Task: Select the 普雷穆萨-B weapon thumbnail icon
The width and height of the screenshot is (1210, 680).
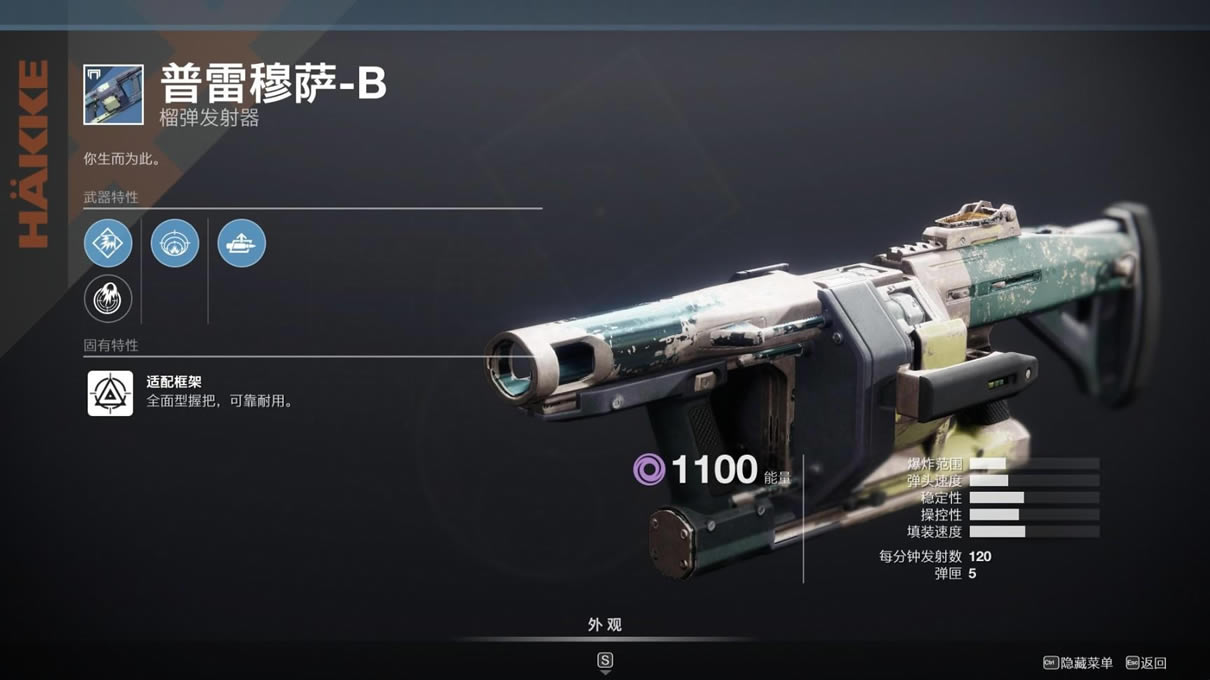Action: pos(113,95)
